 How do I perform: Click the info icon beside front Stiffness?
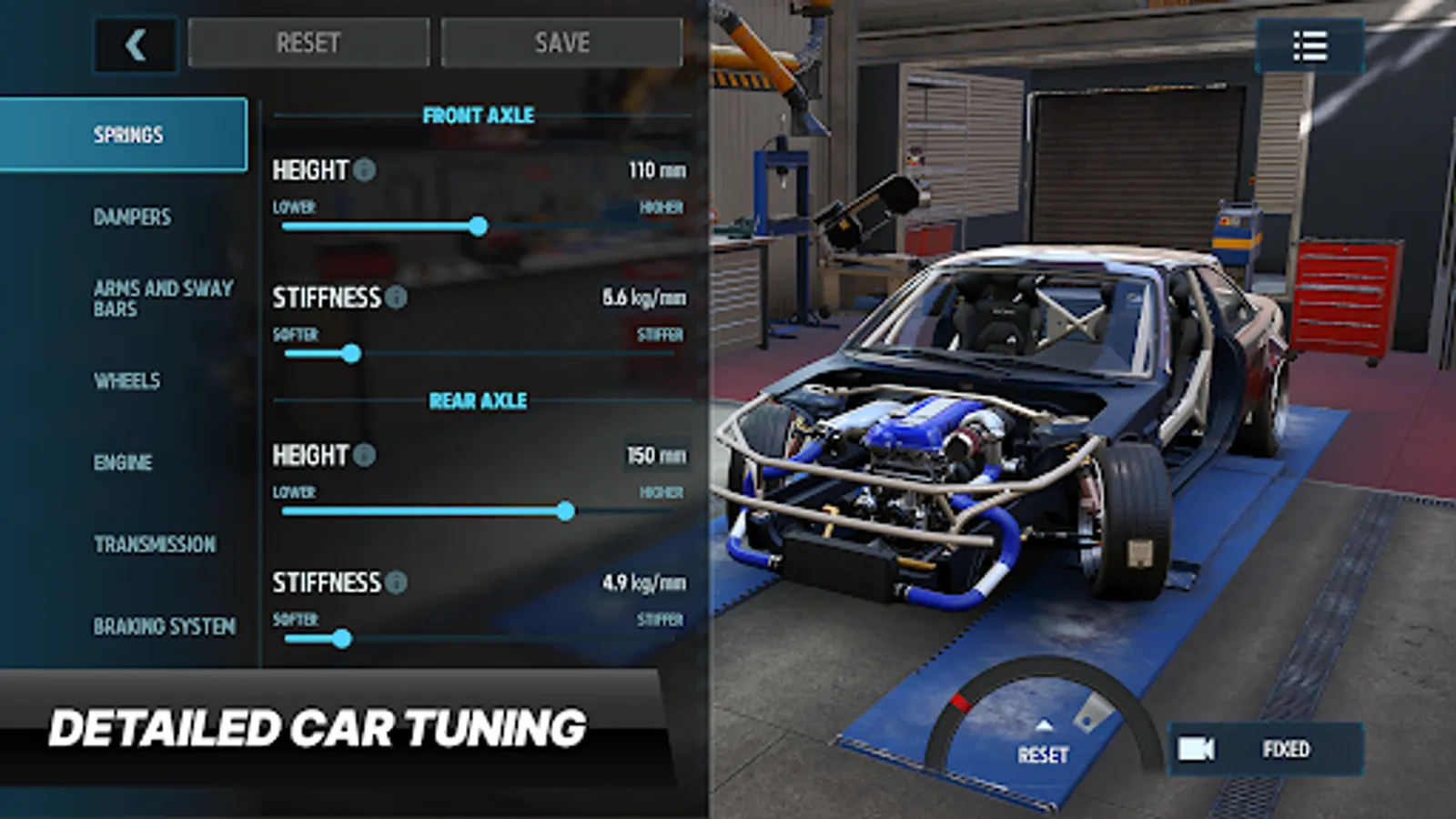[x=398, y=298]
